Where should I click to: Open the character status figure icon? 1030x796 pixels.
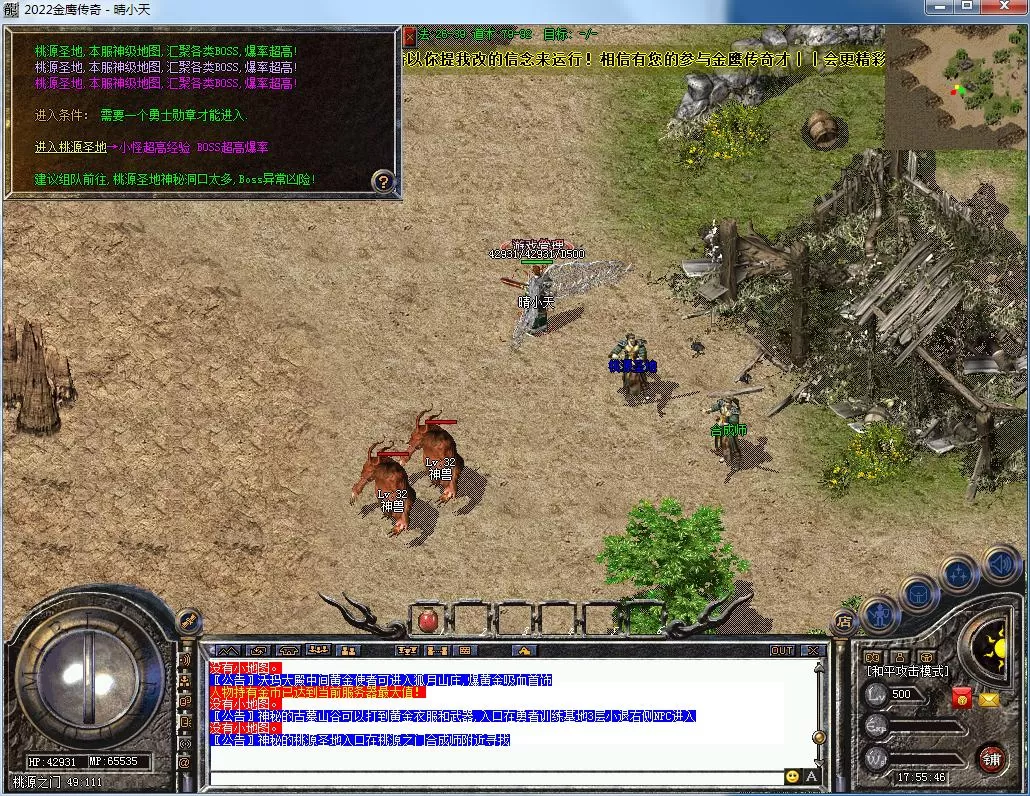(x=880, y=614)
